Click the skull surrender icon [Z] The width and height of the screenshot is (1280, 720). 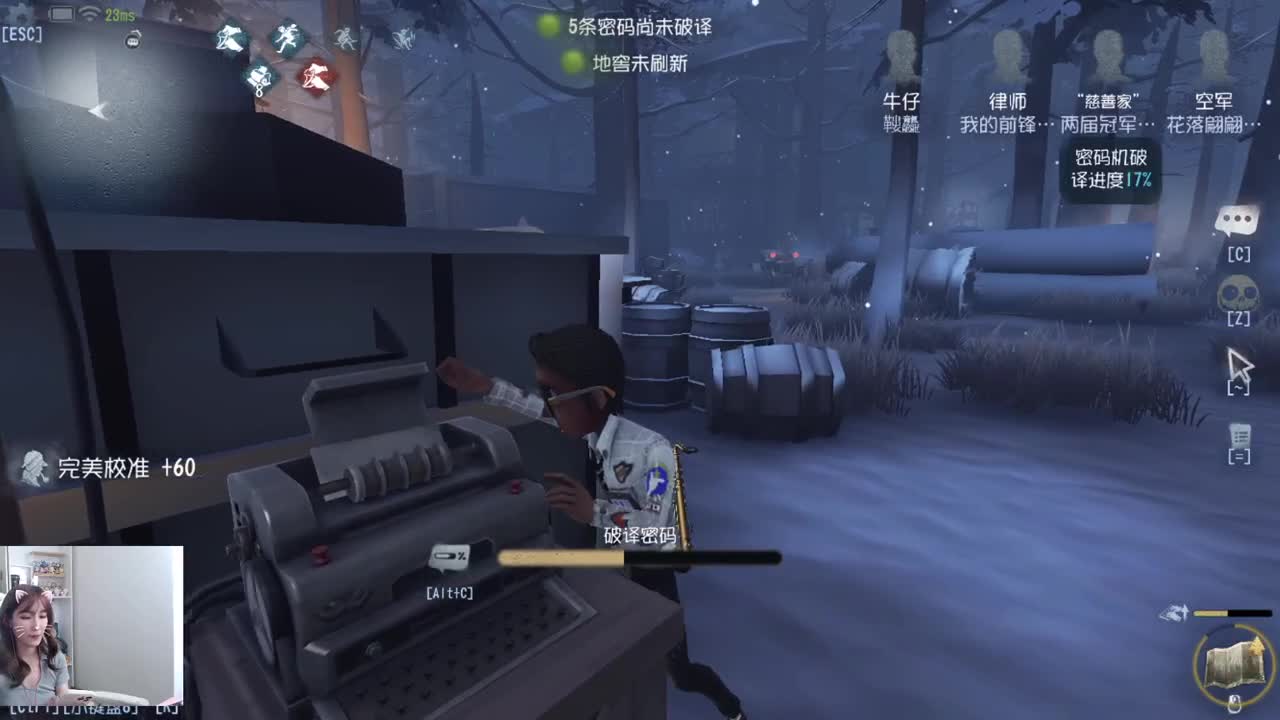coord(1240,295)
